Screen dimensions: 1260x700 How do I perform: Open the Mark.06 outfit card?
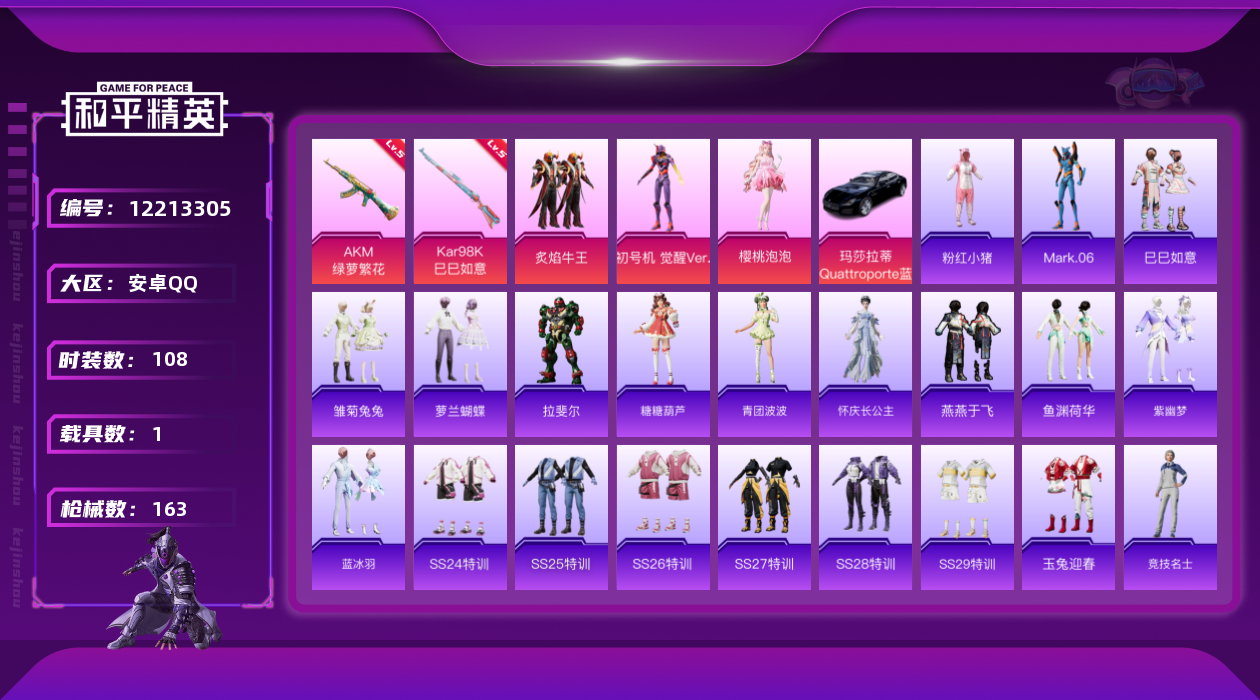(x=1068, y=211)
